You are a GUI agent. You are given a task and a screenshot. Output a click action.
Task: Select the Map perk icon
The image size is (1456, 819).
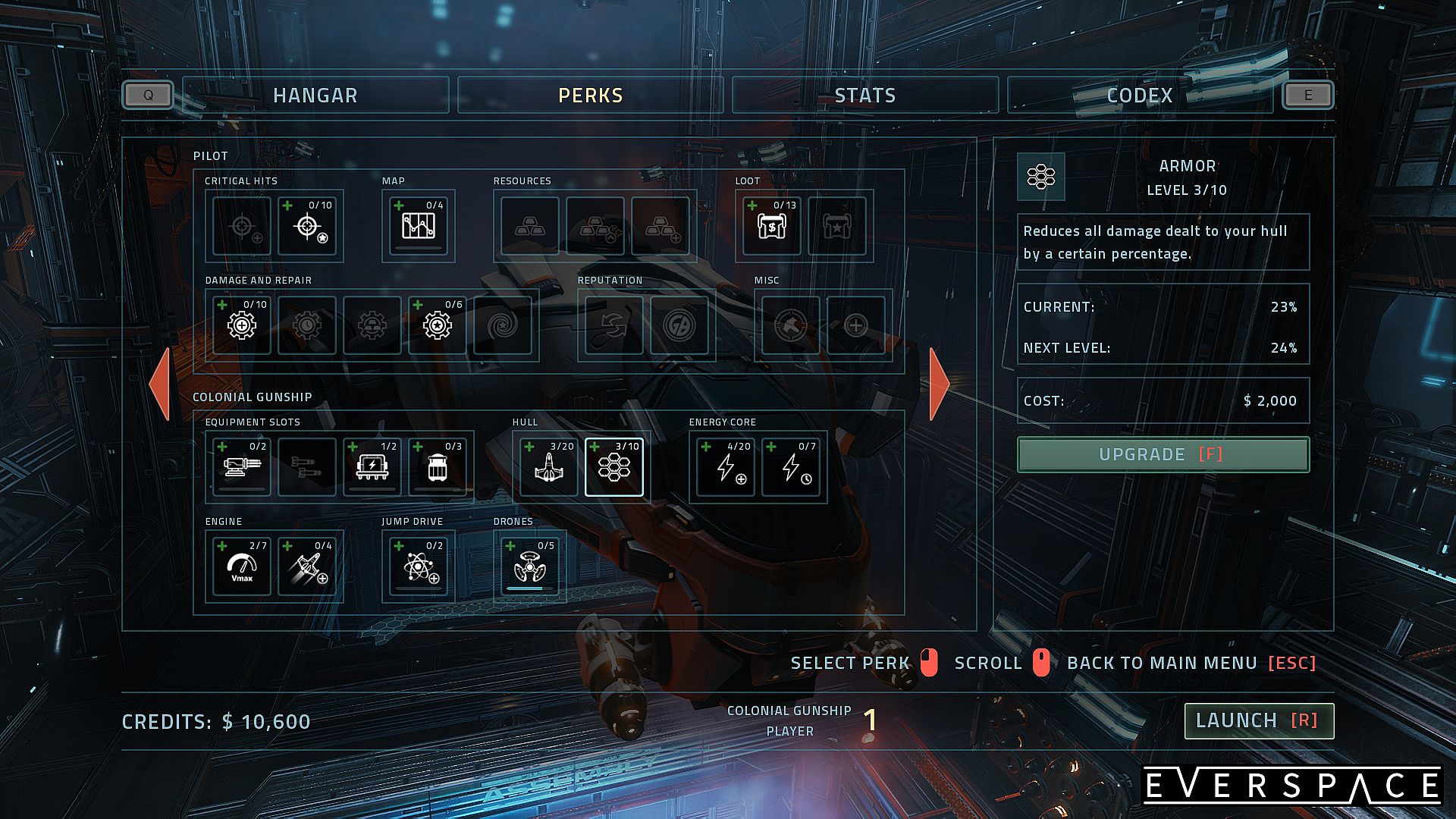[418, 226]
